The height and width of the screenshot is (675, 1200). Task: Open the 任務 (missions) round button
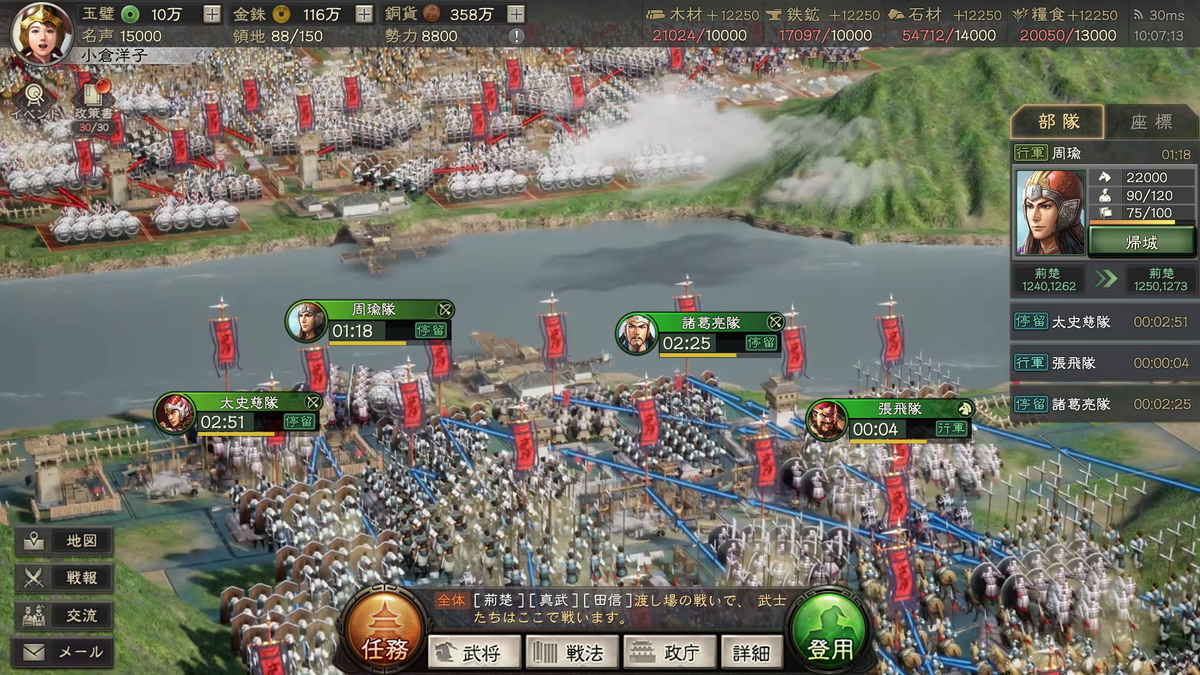pyautogui.click(x=384, y=633)
